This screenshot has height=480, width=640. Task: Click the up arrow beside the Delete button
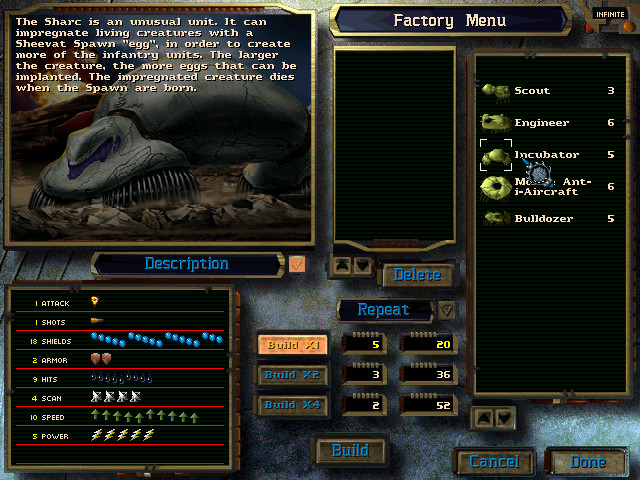(x=342, y=266)
